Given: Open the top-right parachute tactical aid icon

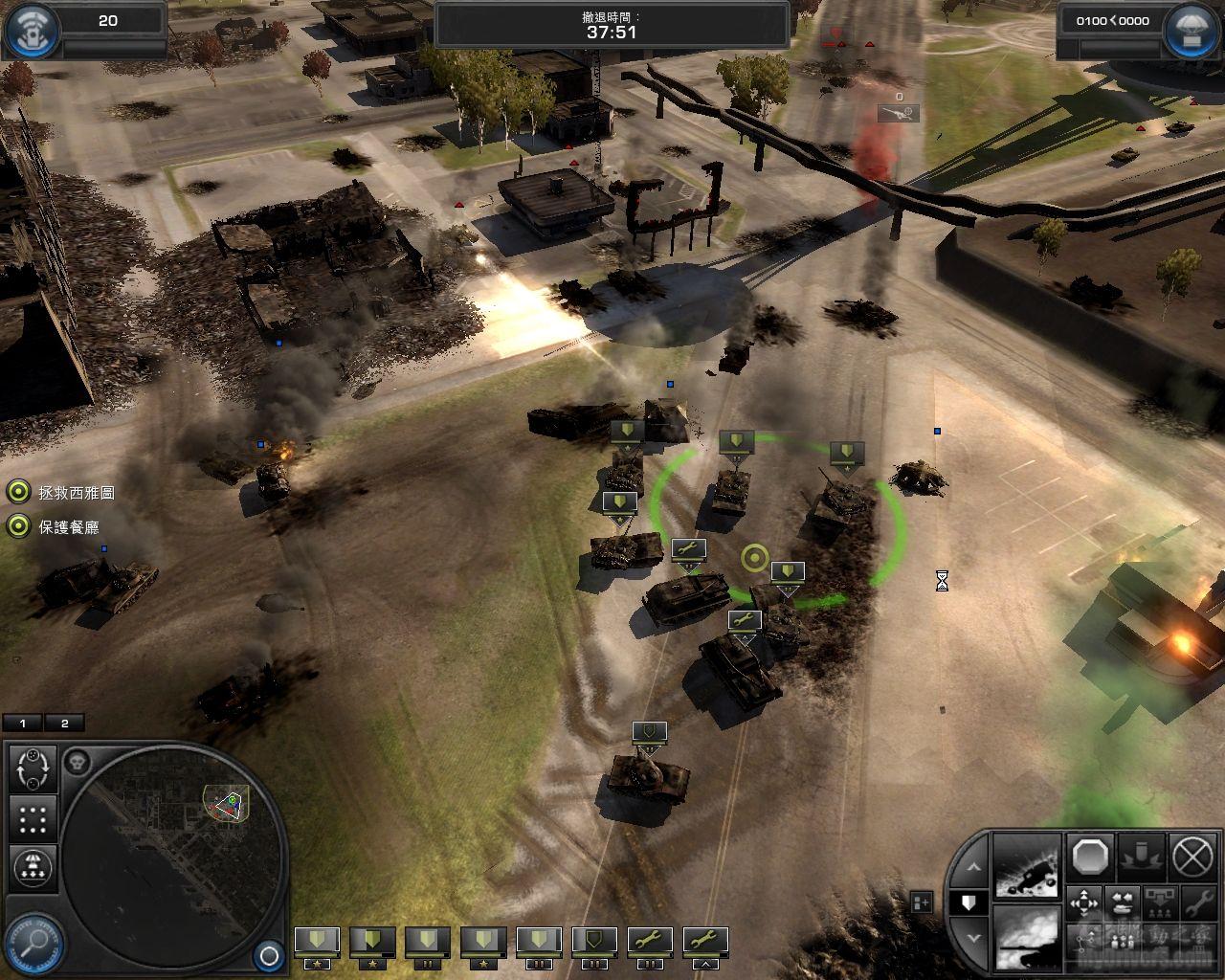Looking at the screenshot, I should 1192,31.
